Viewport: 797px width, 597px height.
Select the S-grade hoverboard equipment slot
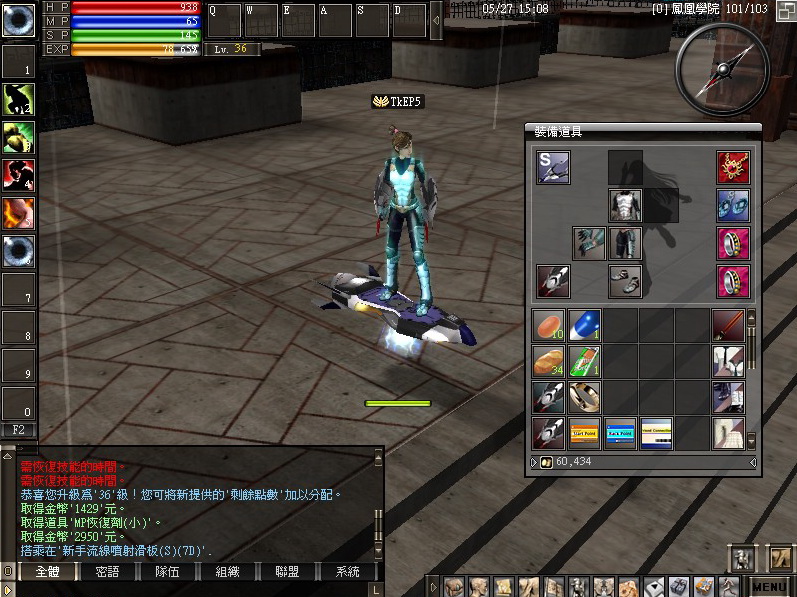[x=552, y=167]
